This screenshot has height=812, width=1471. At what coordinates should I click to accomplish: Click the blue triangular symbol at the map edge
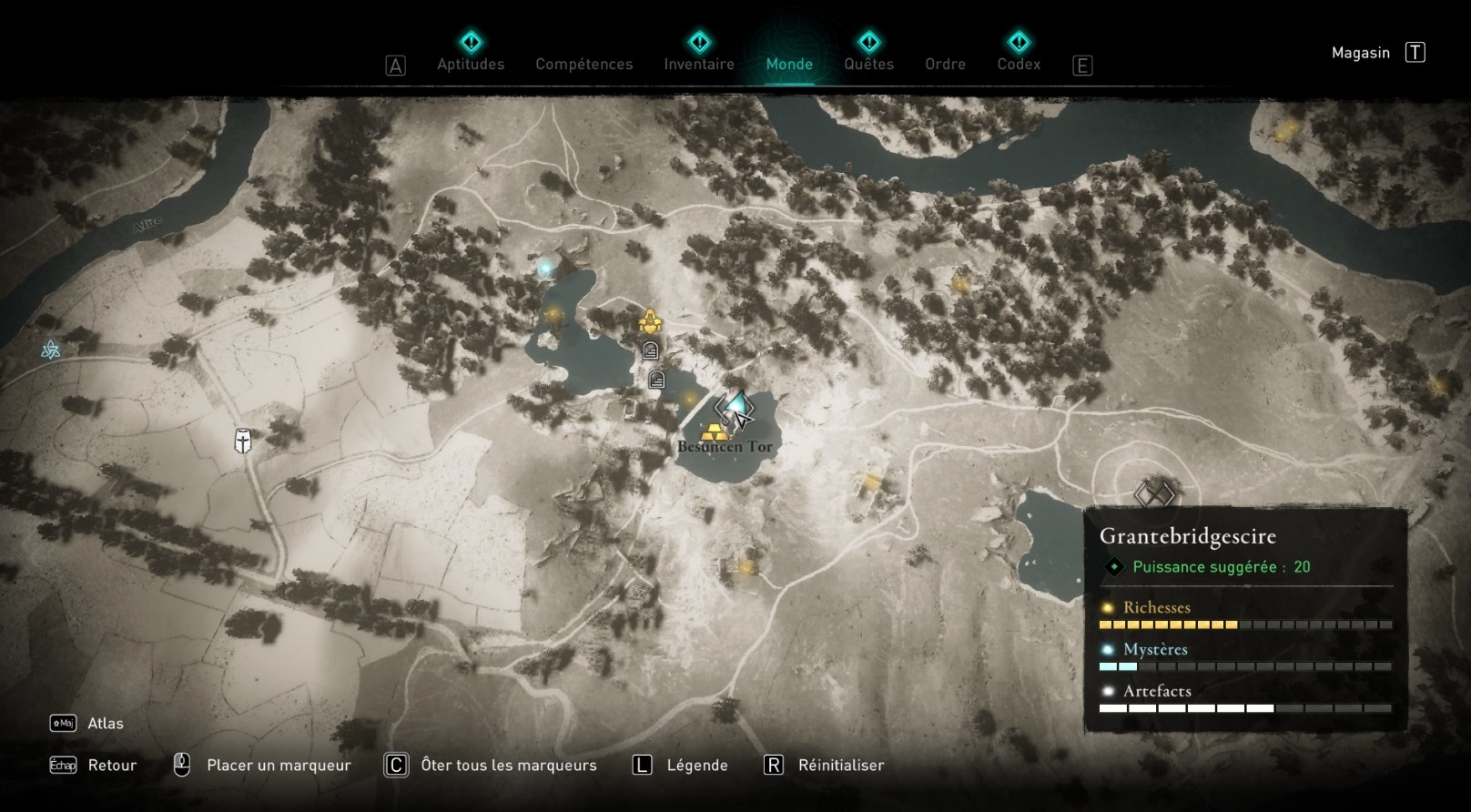point(51,350)
